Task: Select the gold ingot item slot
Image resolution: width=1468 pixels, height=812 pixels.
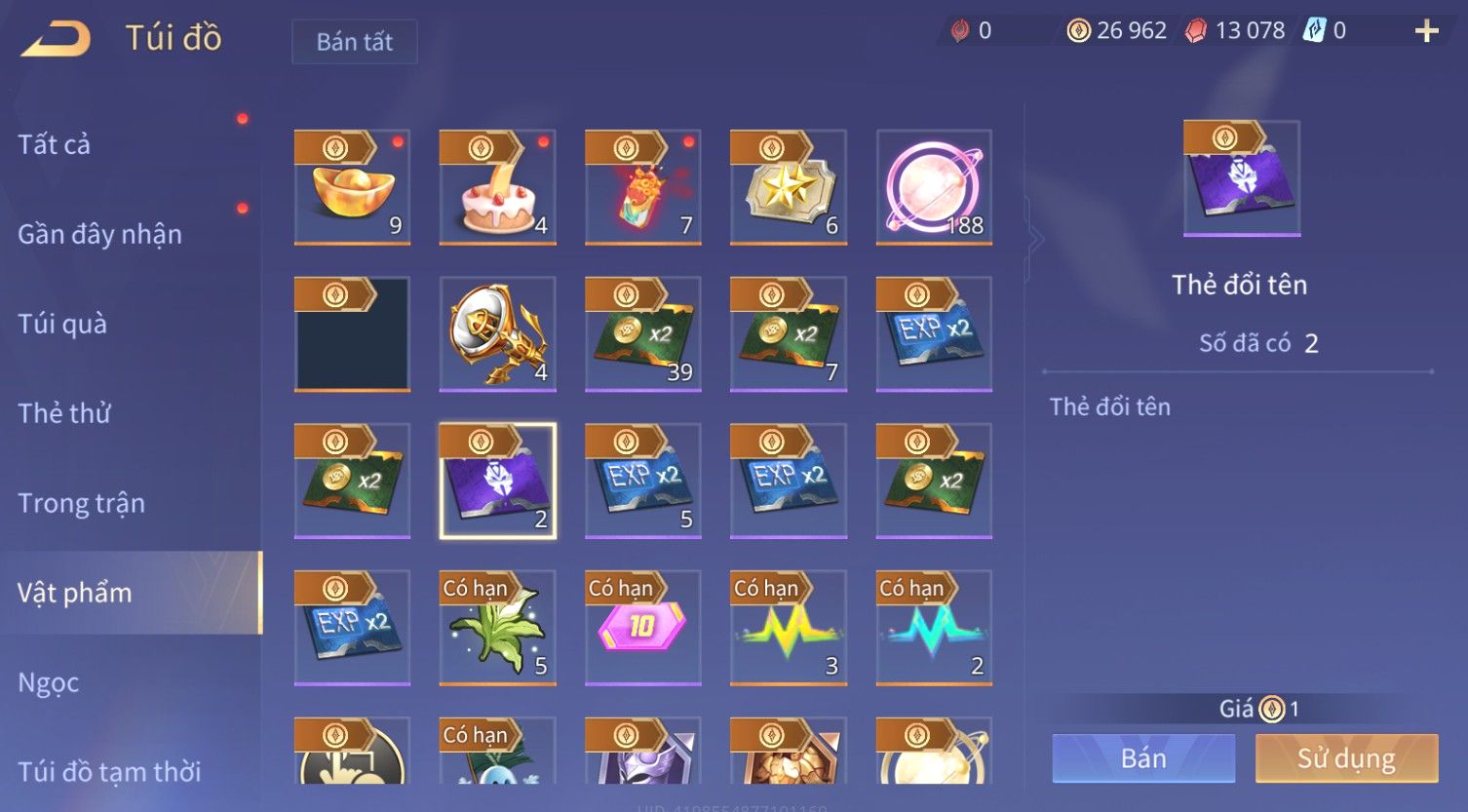Action: [x=352, y=187]
